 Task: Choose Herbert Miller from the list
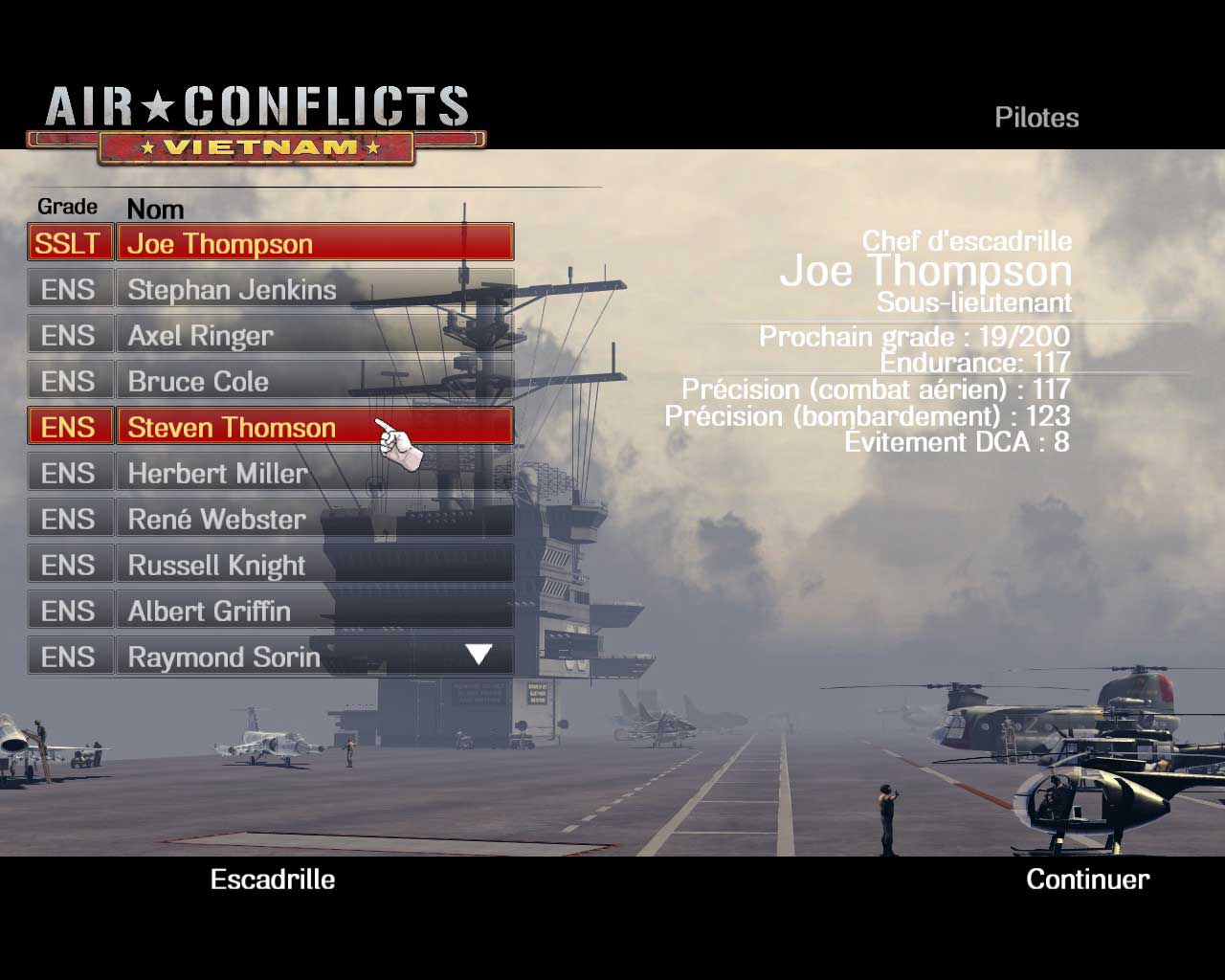(x=314, y=473)
